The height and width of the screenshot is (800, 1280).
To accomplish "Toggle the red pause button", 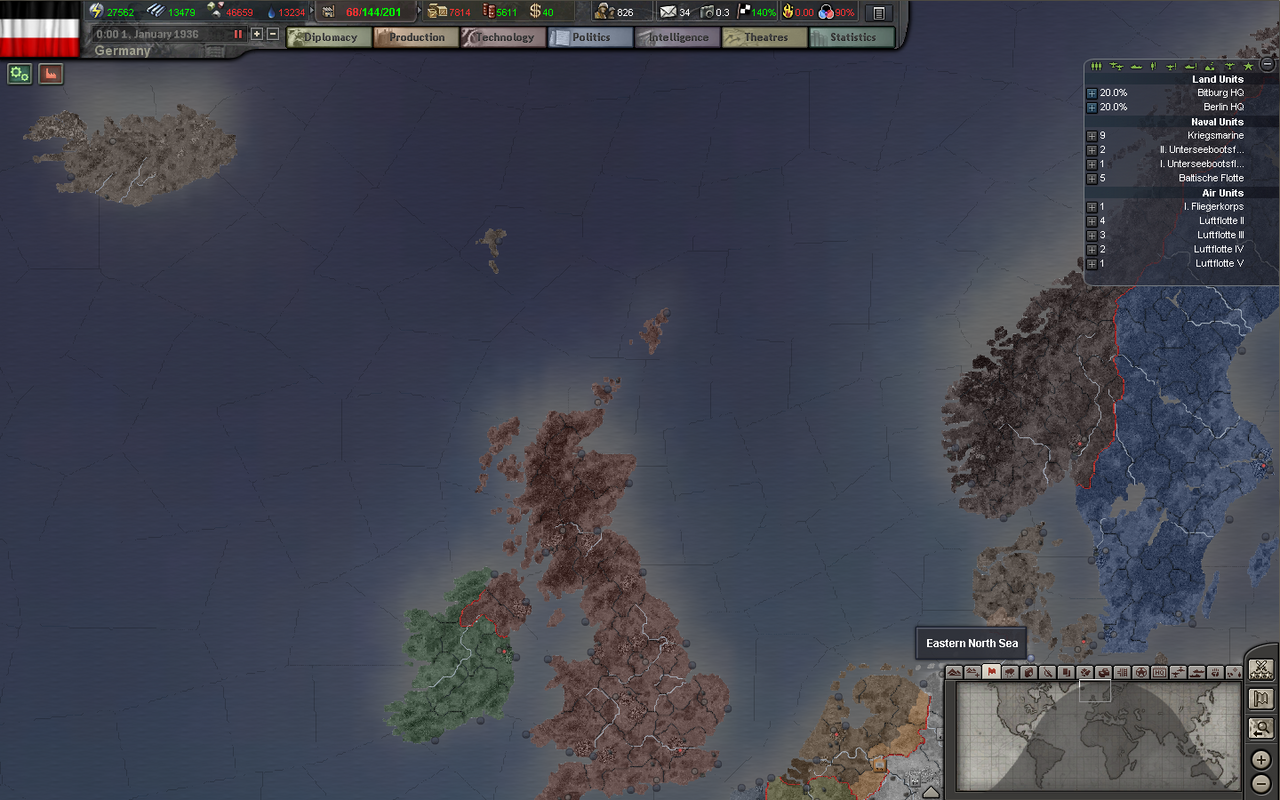I will coord(238,34).
